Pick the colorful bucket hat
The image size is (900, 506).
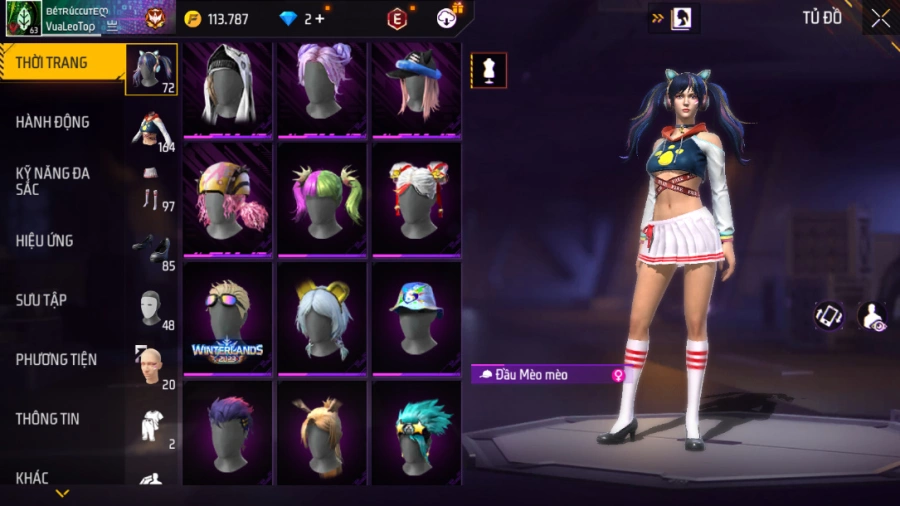[416, 317]
